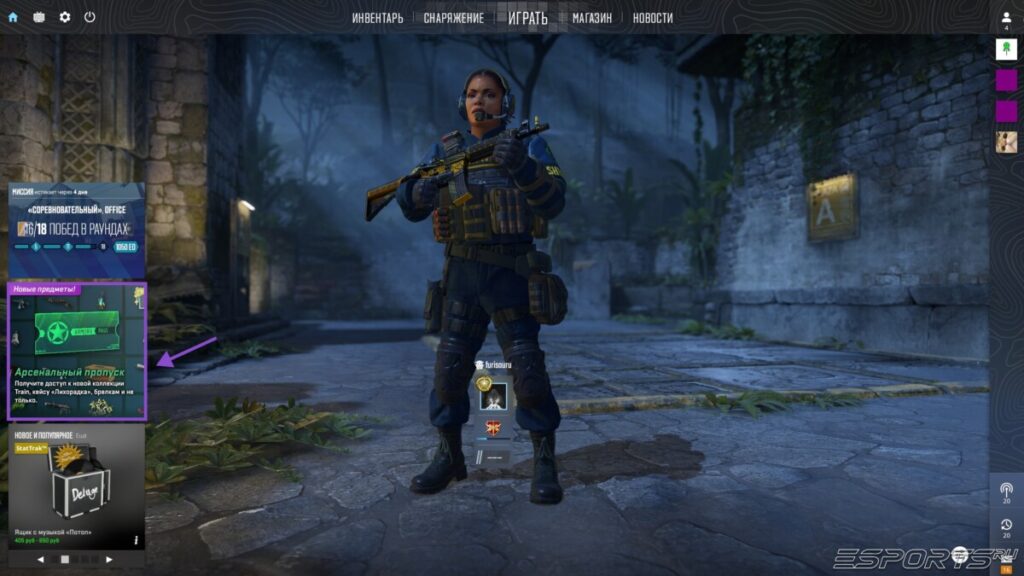This screenshot has width=1024, height=576.
Task: Open the gear settings menu
Action: coord(65,17)
